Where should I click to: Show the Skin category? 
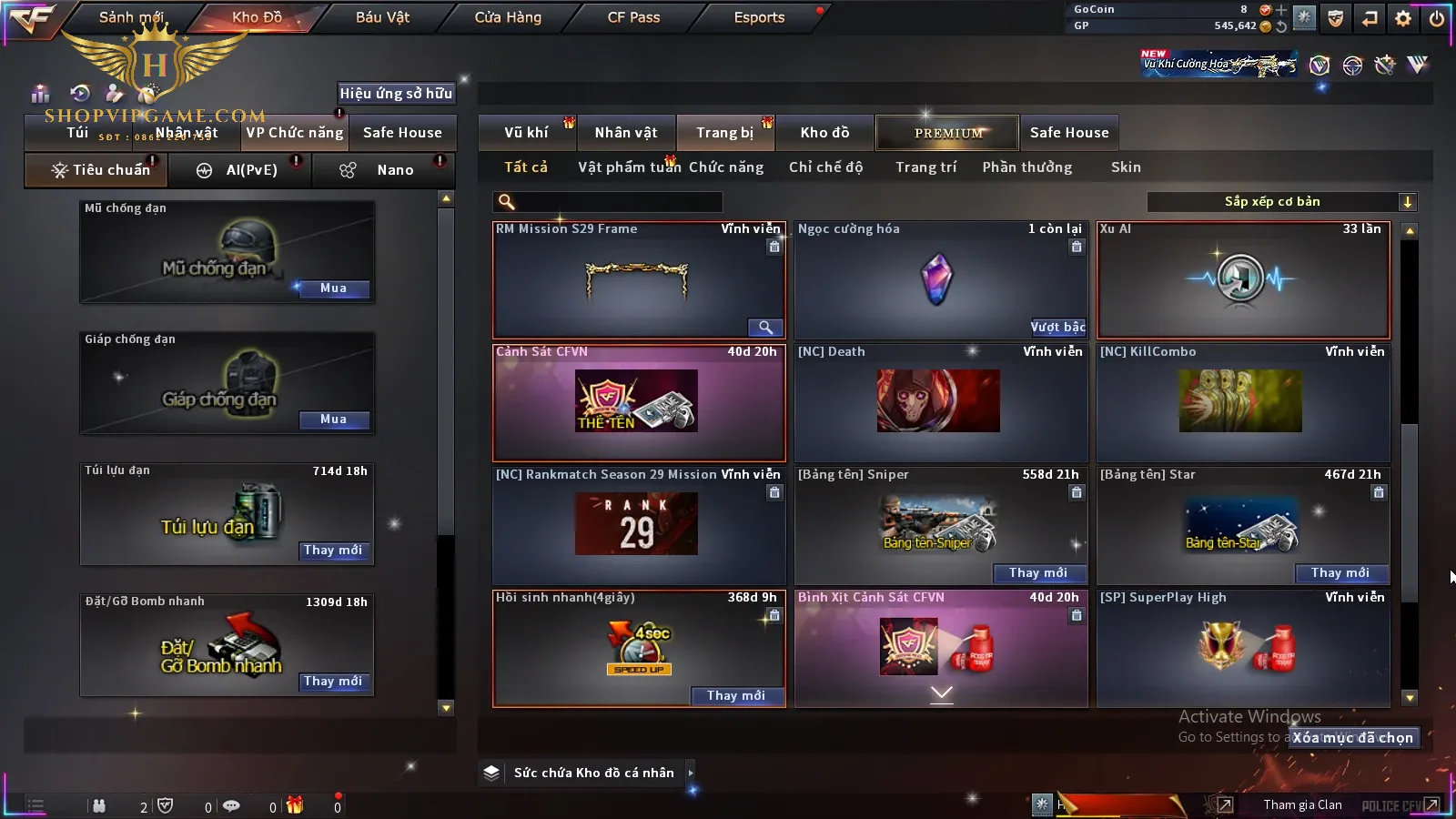1126,167
